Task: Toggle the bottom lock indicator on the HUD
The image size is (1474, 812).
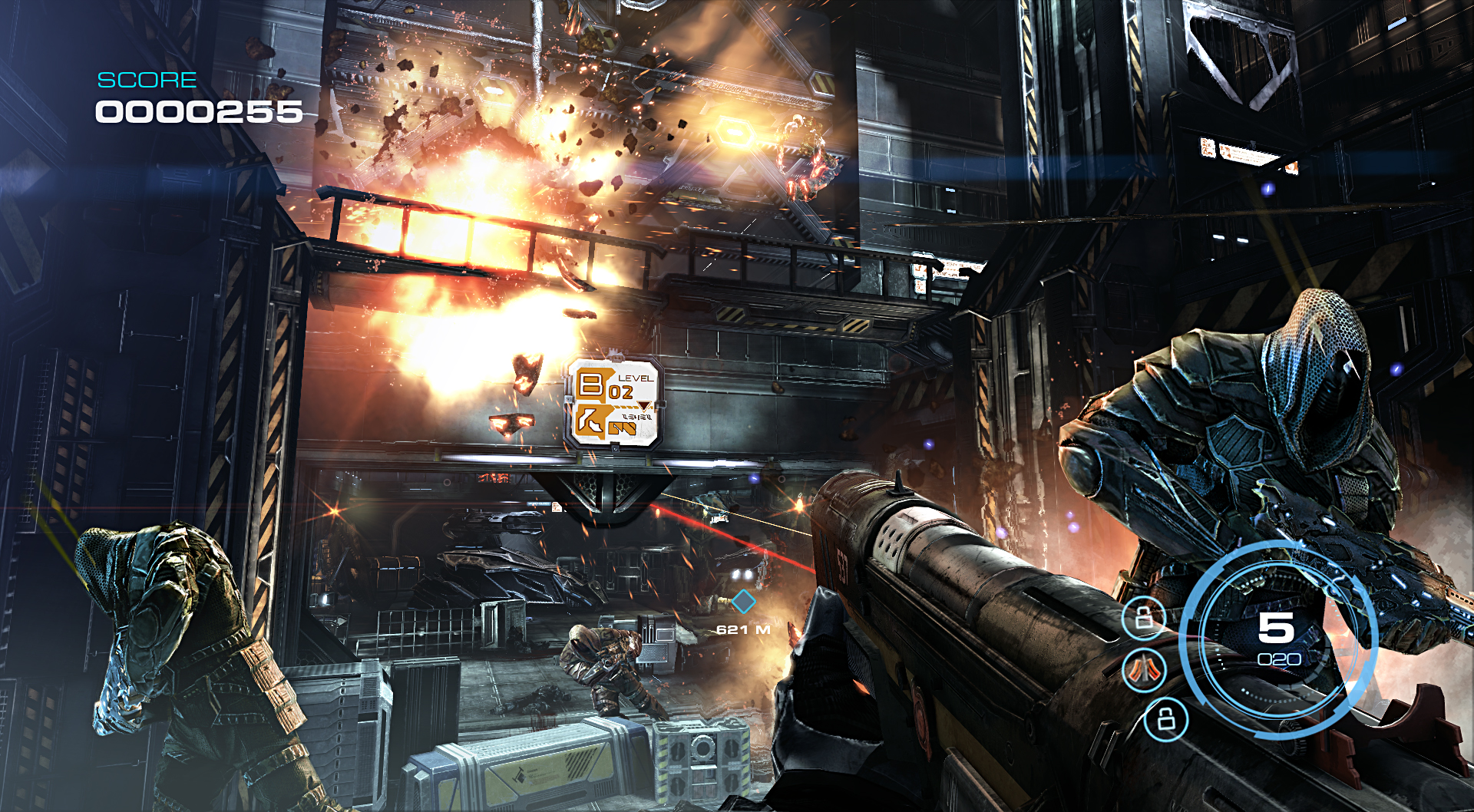Action: tap(1165, 720)
